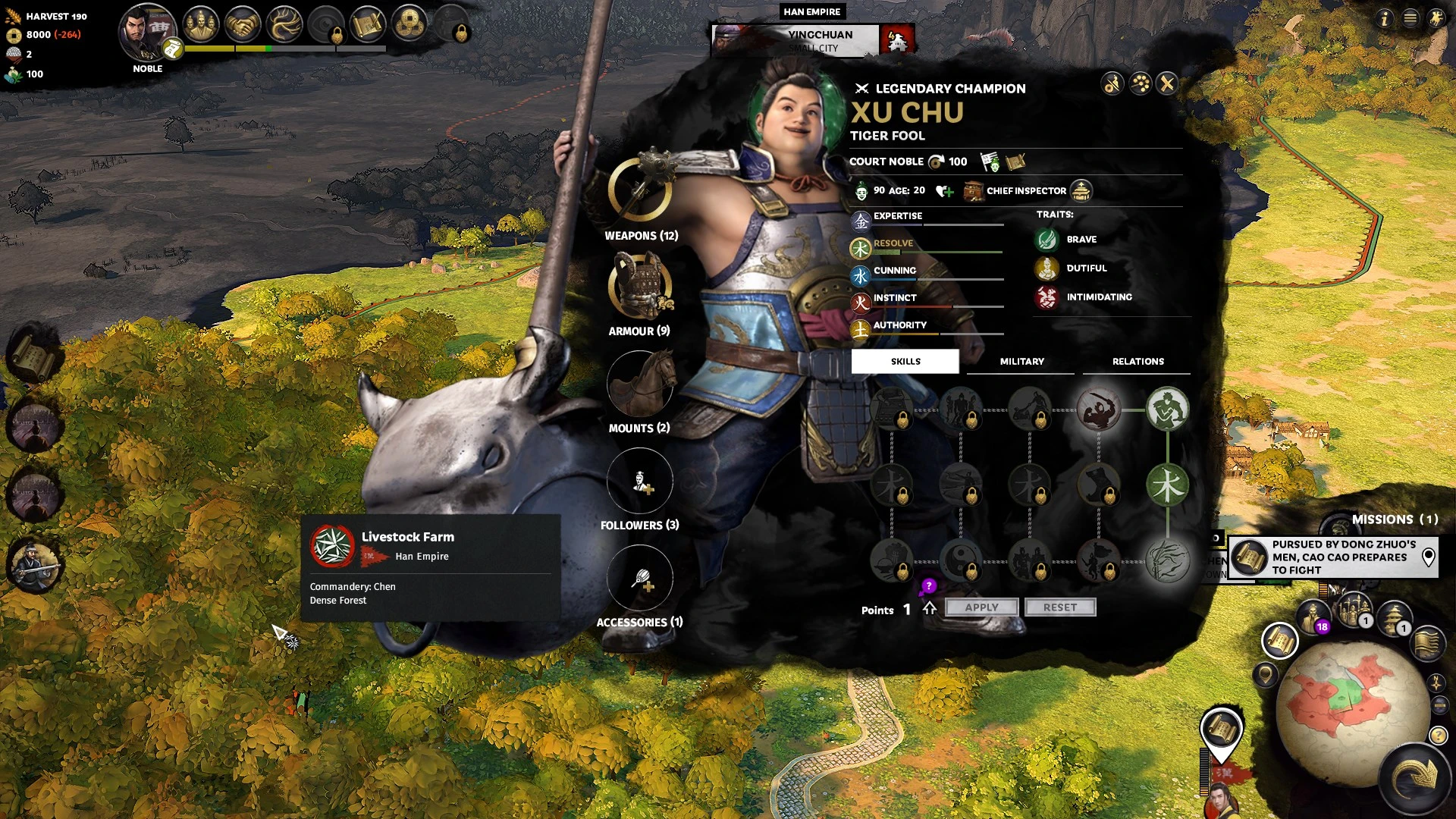Image resolution: width=1456 pixels, height=819 pixels.
Task: Apply the skill point changes
Action: point(981,607)
